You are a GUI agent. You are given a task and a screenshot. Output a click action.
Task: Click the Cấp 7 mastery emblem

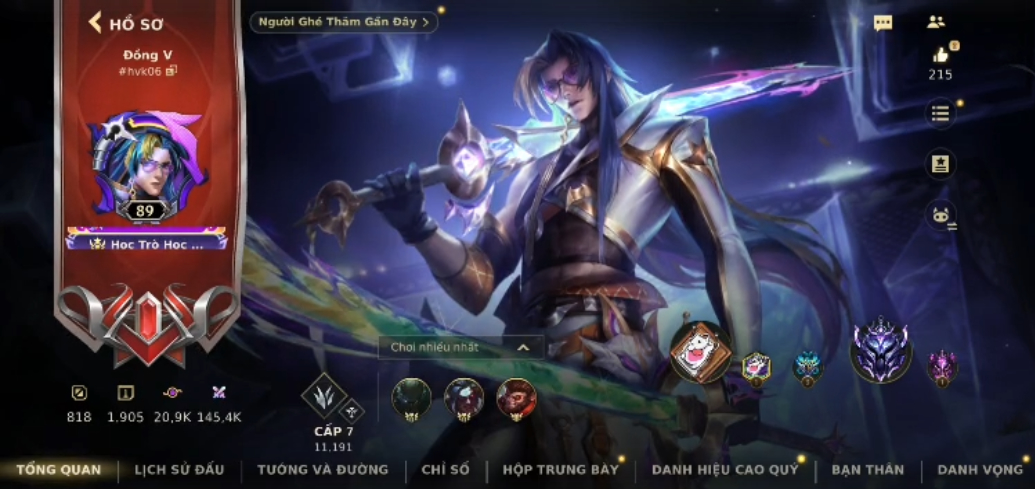tap(327, 397)
